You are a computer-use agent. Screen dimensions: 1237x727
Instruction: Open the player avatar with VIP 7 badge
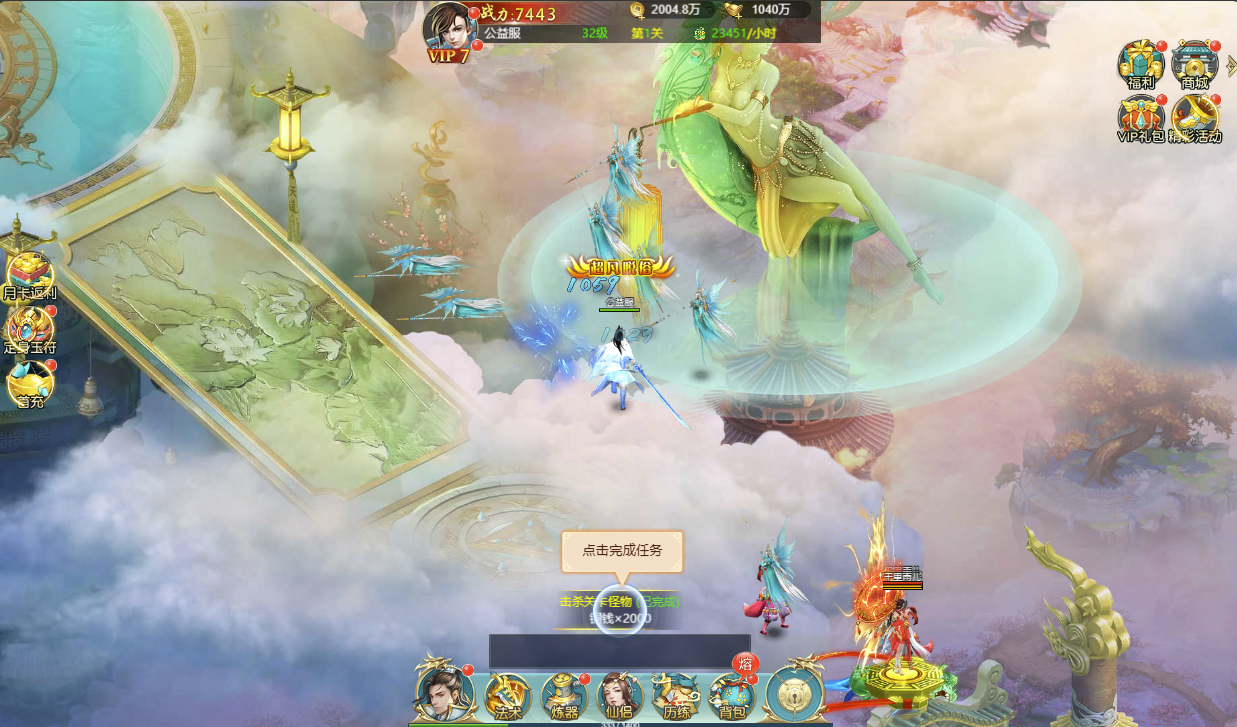tap(447, 28)
